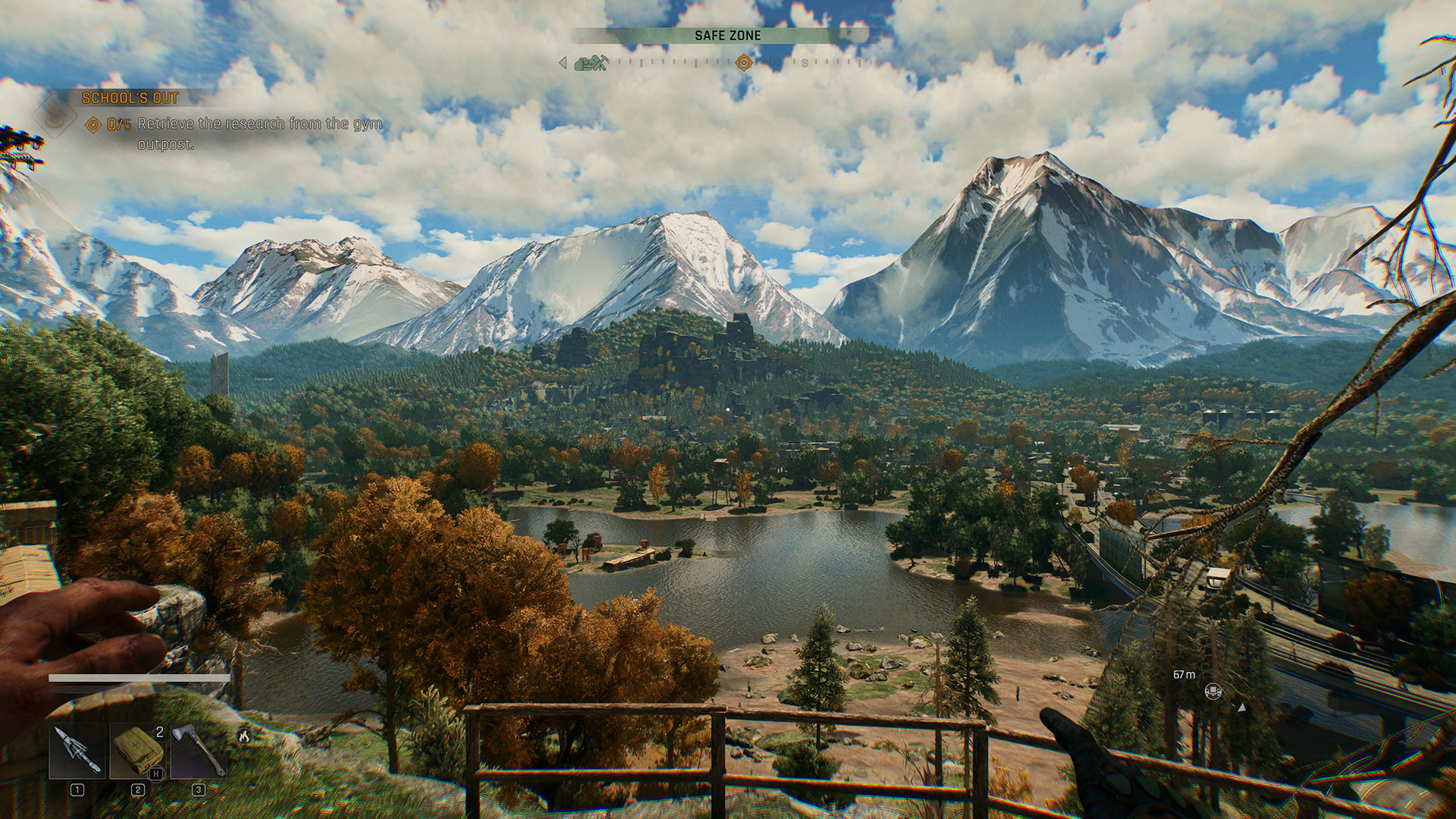Click the green safe zone icon on compass
This screenshot has height=819, width=1456.
tap(591, 64)
